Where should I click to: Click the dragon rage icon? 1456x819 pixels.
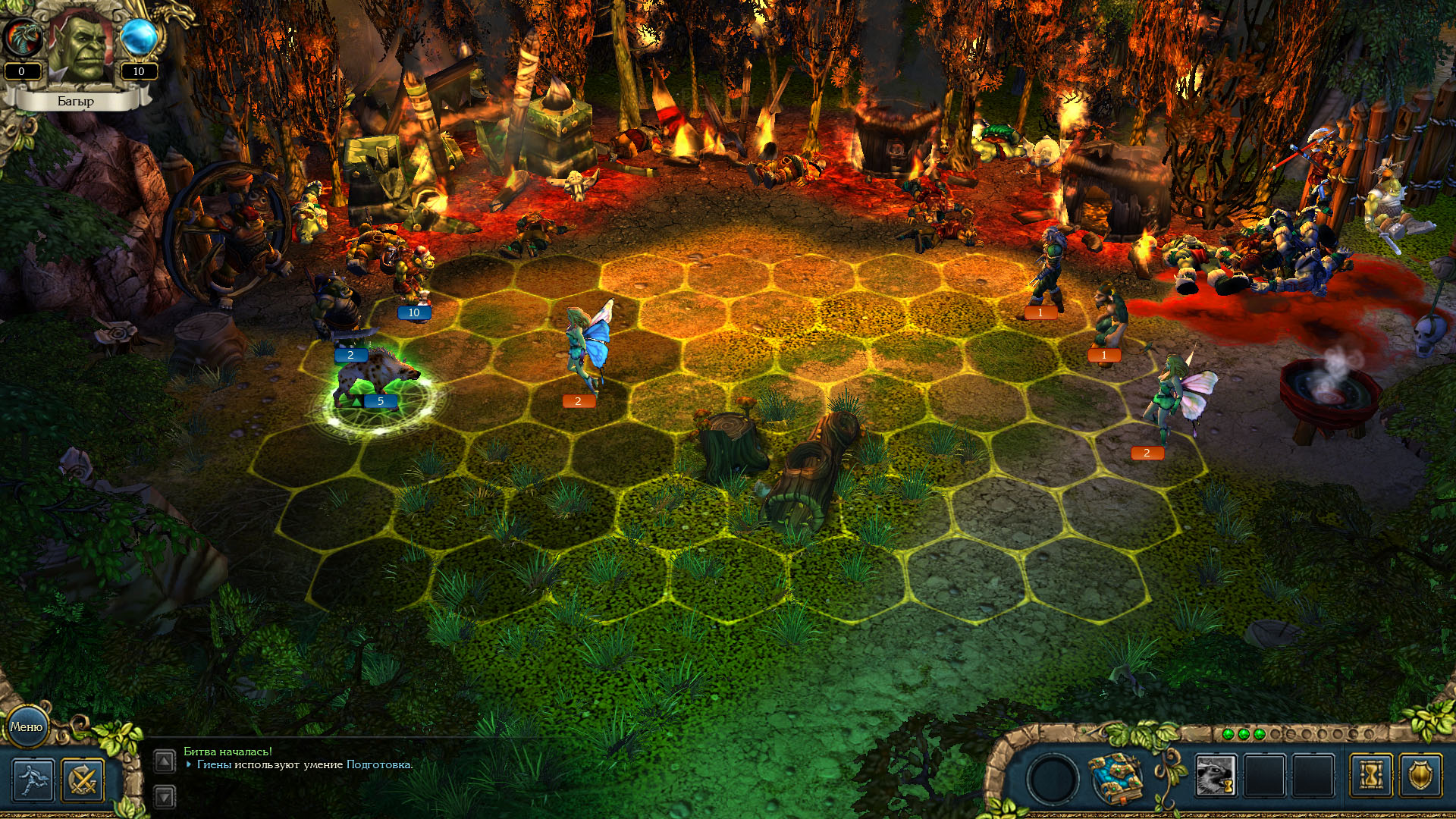click(21, 38)
